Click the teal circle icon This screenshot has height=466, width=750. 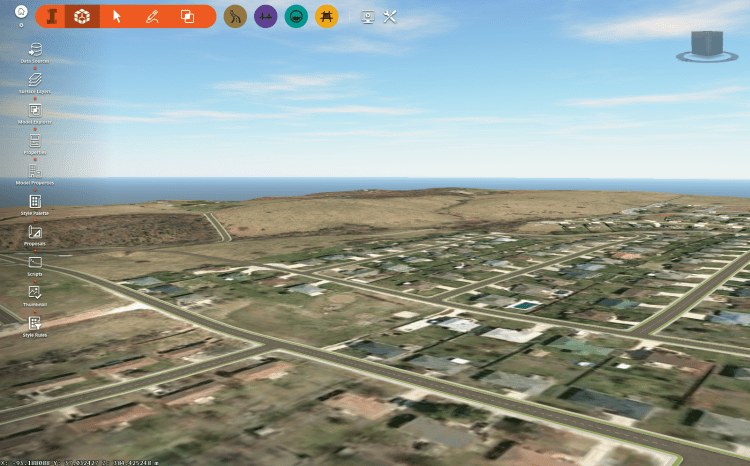tap(296, 16)
